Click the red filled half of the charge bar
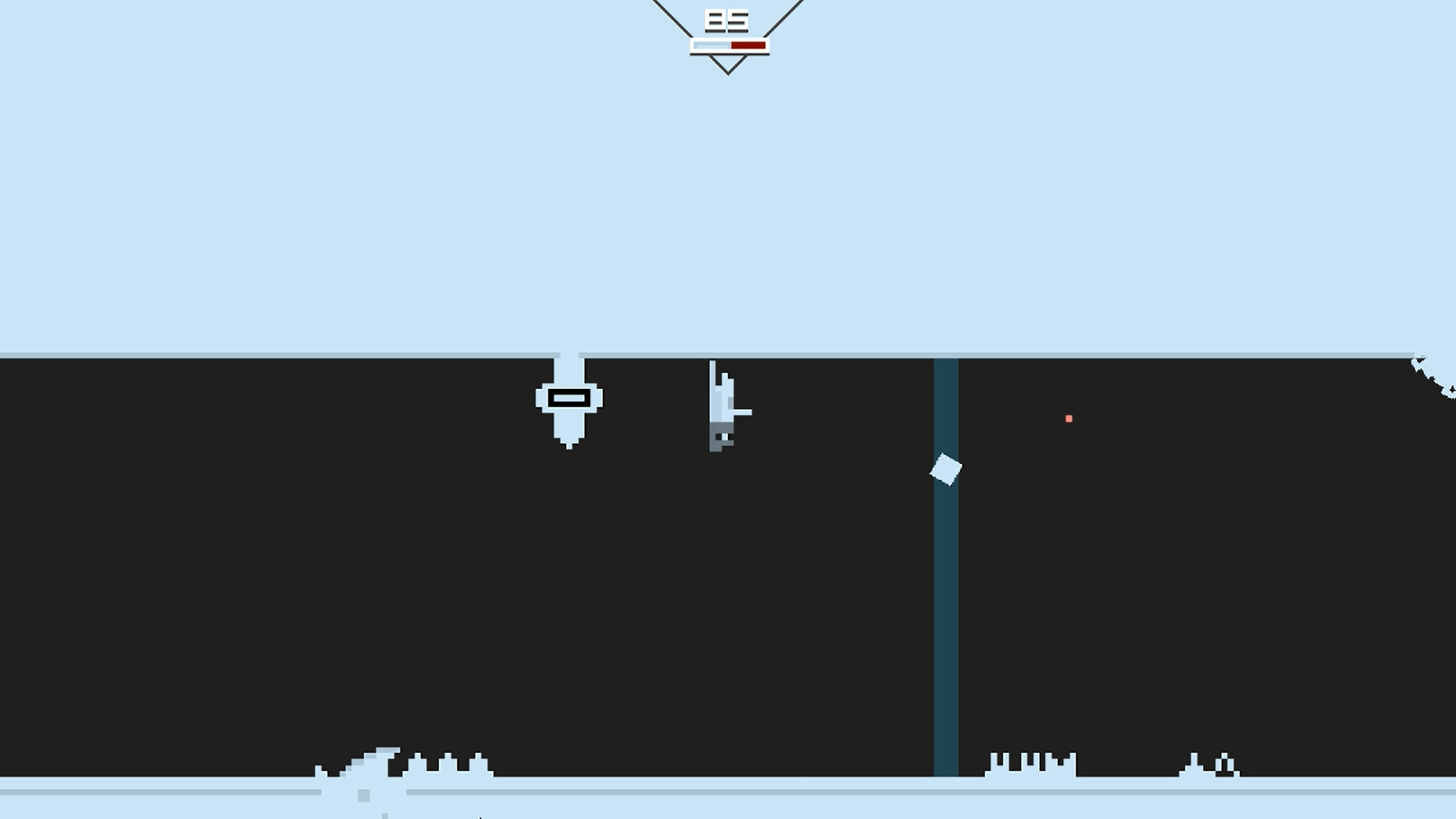This screenshot has height=819, width=1456. tap(747, 45)
